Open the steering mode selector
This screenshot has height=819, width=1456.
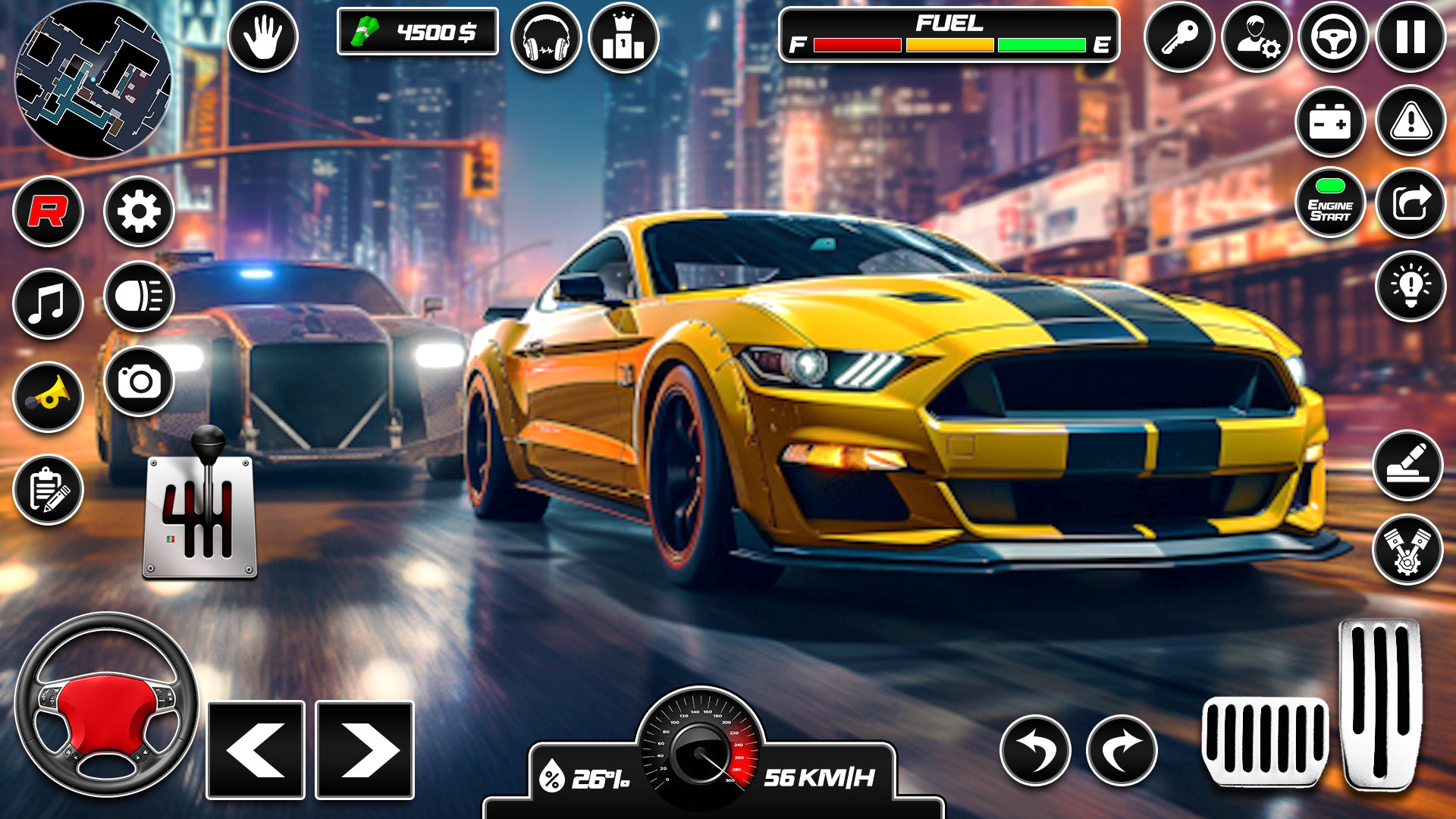[x=1335, y=34]
